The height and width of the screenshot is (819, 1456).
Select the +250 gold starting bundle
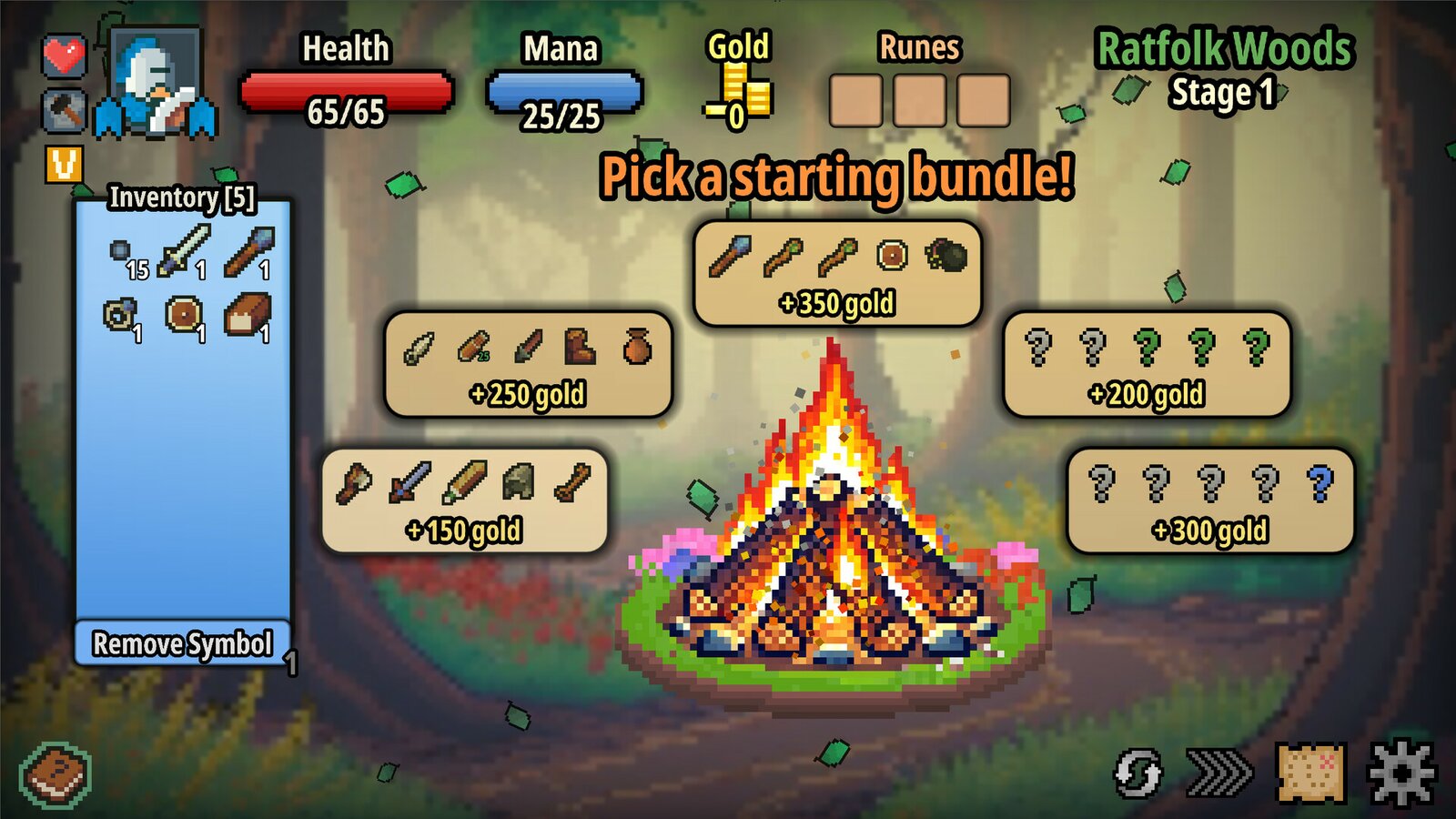click(x=528, y=365)
